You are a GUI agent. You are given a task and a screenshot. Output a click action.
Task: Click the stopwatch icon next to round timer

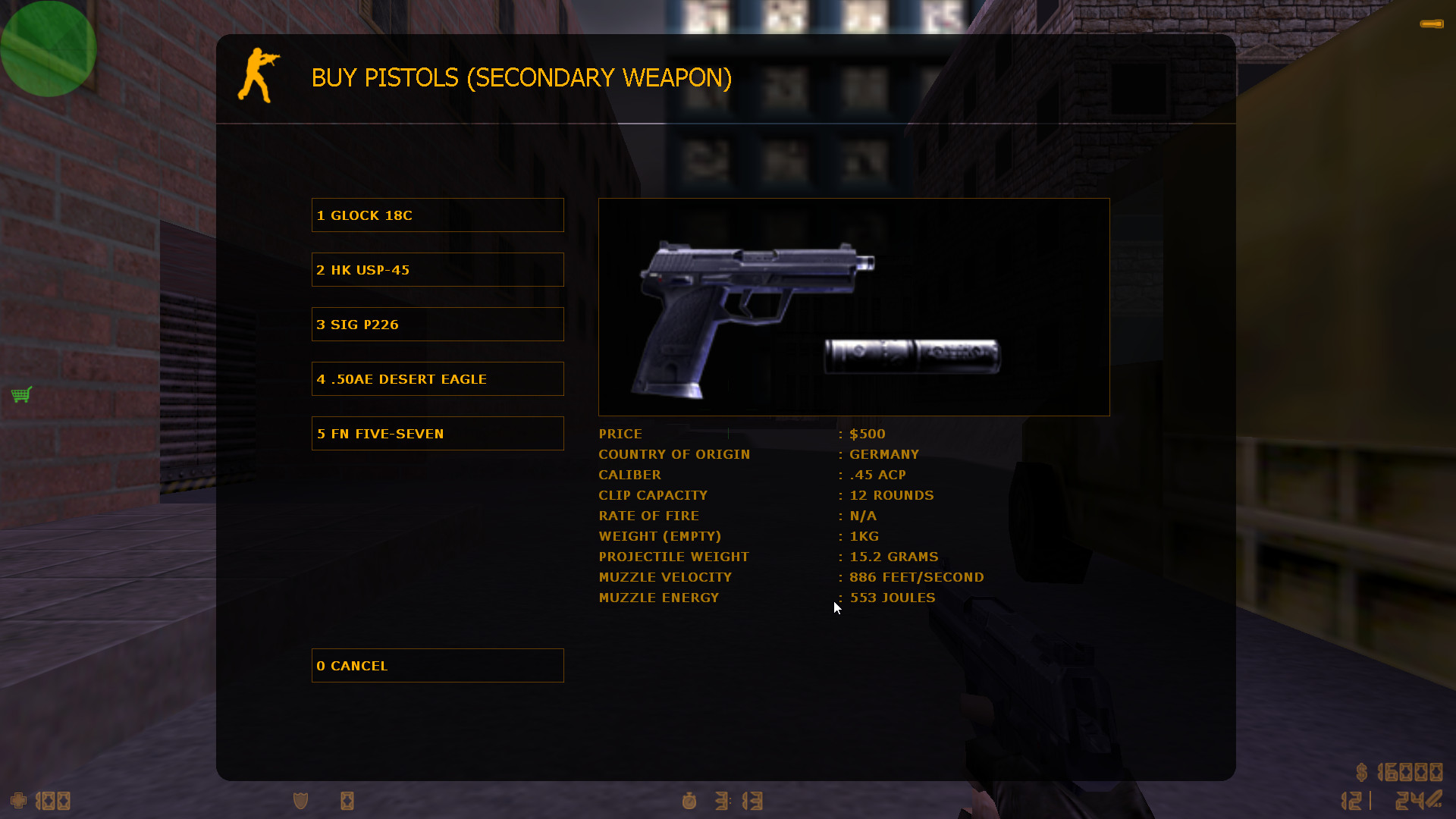(x=689, y=801)
